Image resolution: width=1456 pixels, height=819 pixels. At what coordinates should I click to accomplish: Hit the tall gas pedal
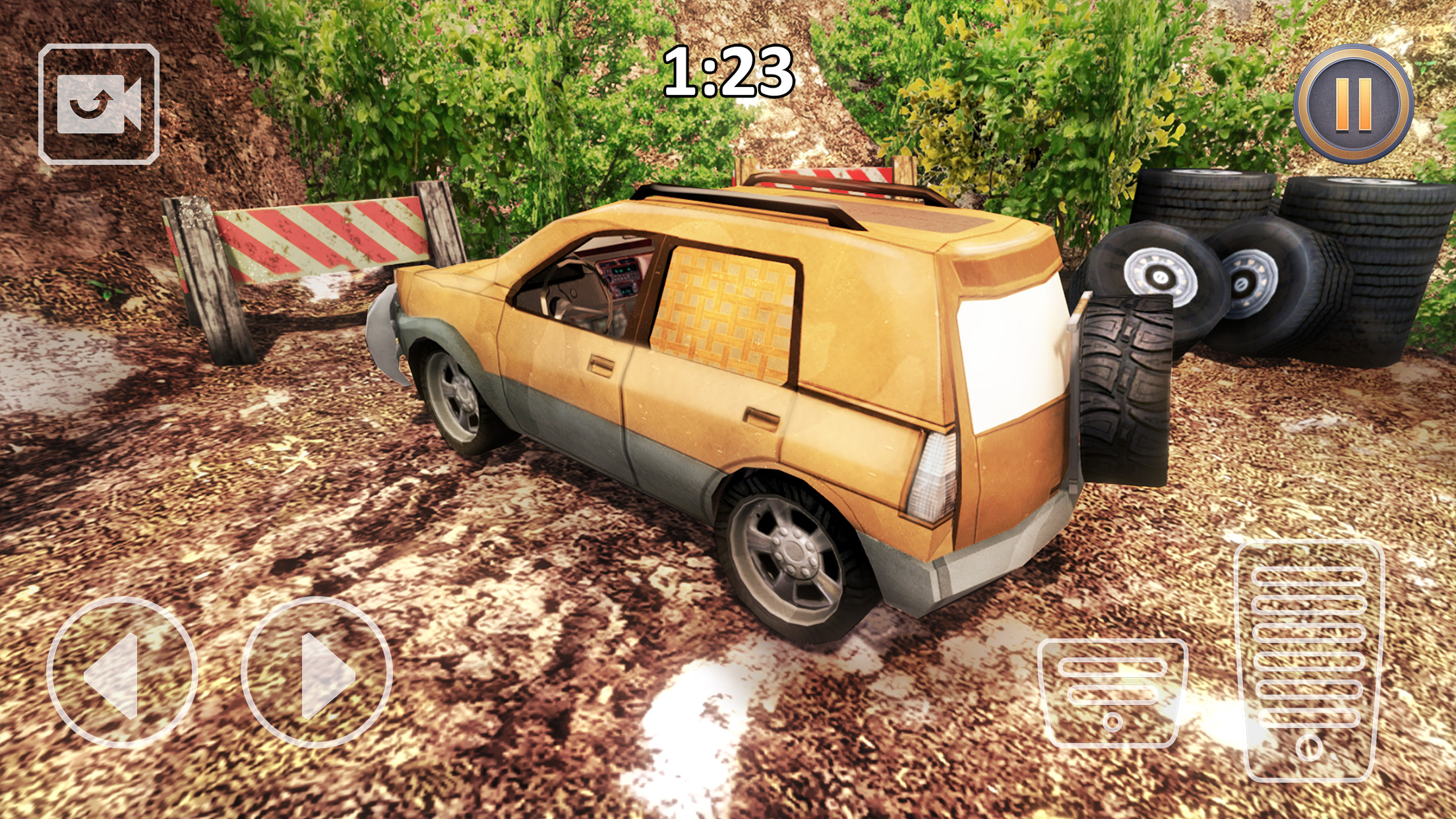1309,661
